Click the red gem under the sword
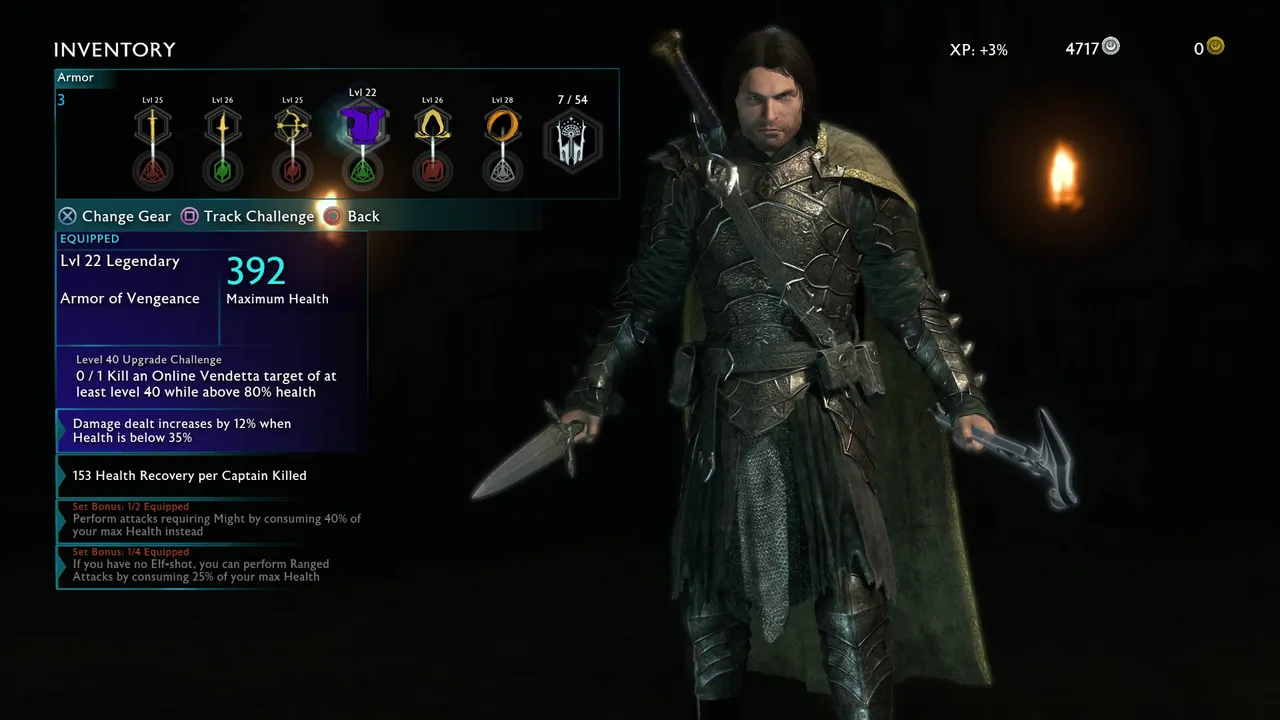Viewport: 1280px width, 720px height. pos(153,171)
